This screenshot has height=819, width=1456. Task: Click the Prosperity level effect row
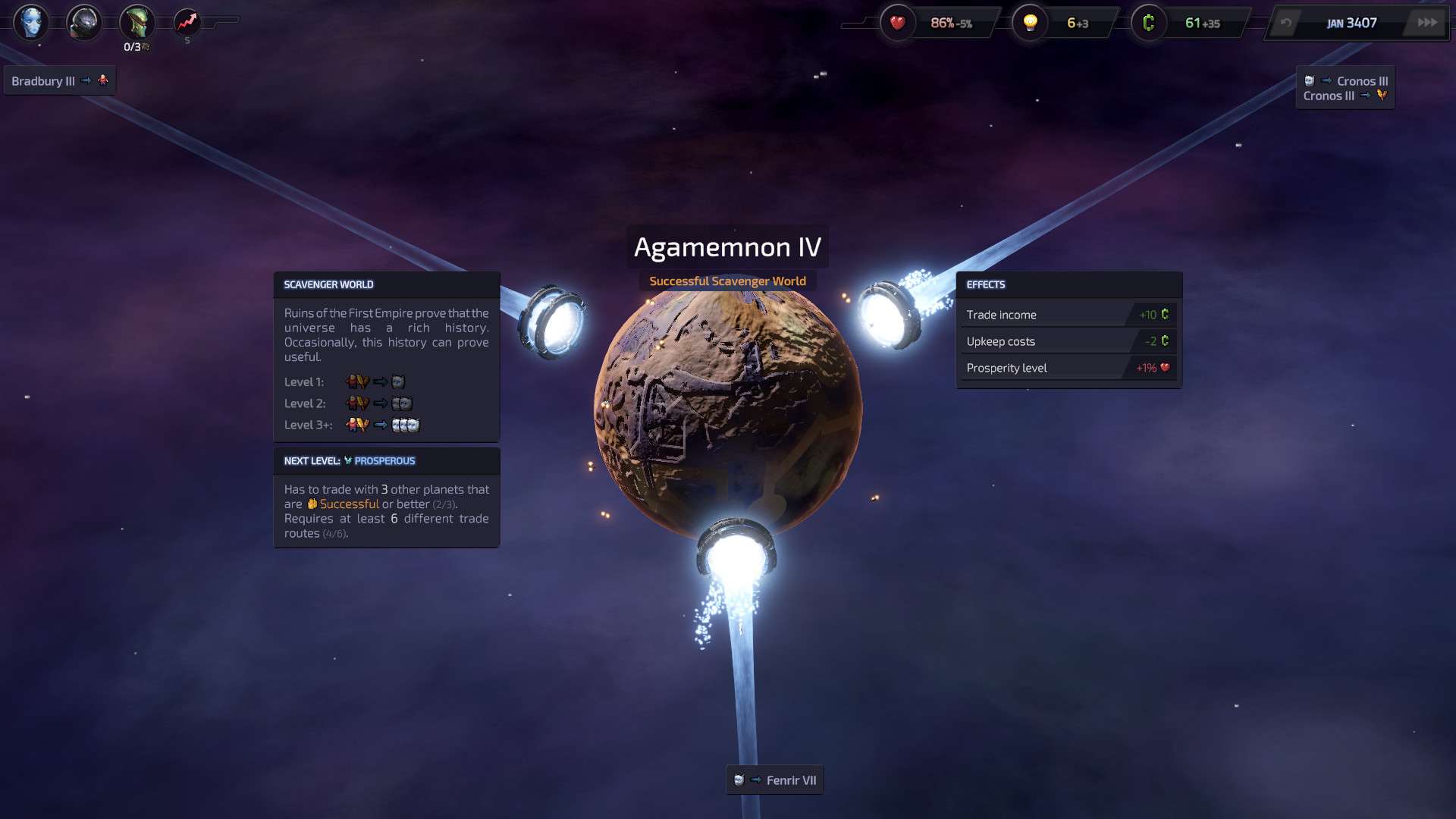click(1068, 368)
